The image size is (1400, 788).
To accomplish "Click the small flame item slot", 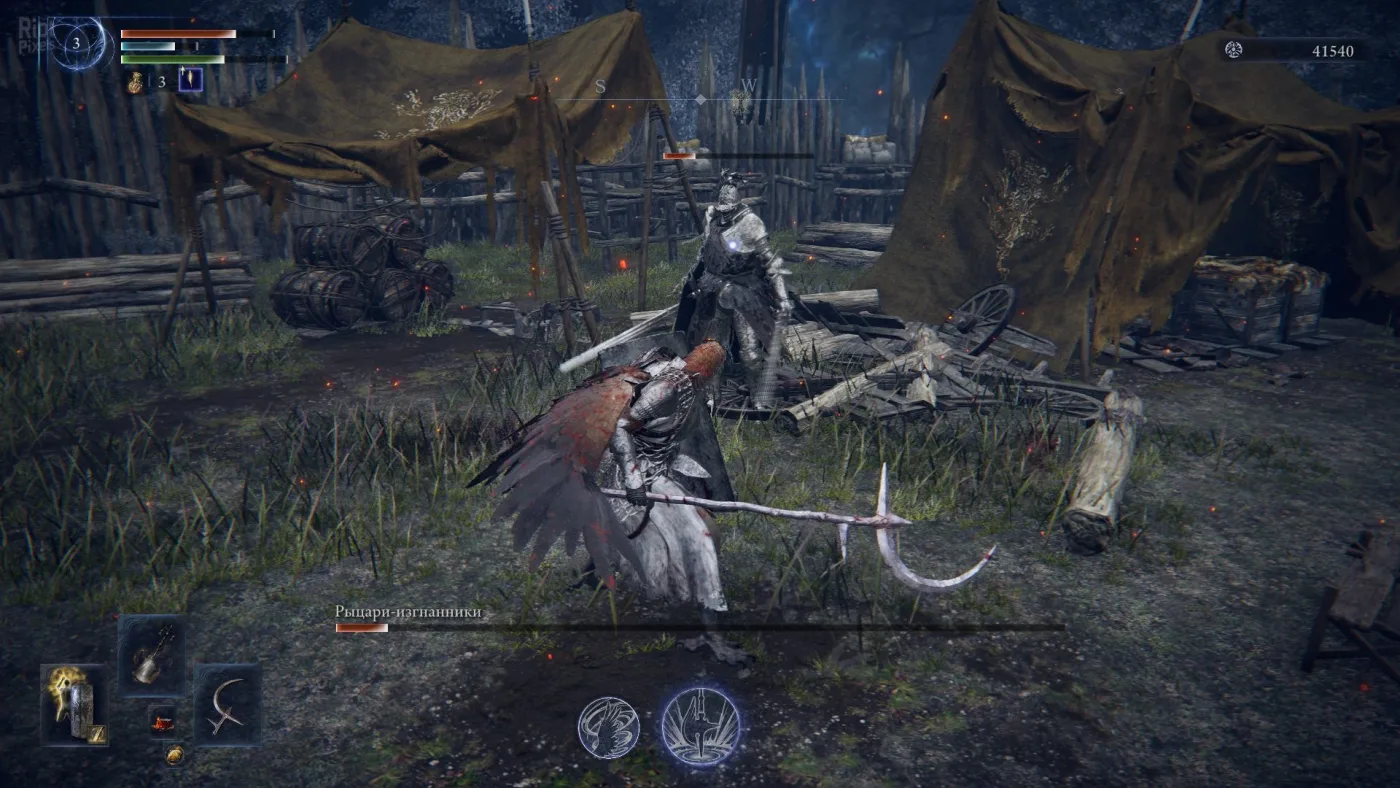I will (x=162, y=720).
